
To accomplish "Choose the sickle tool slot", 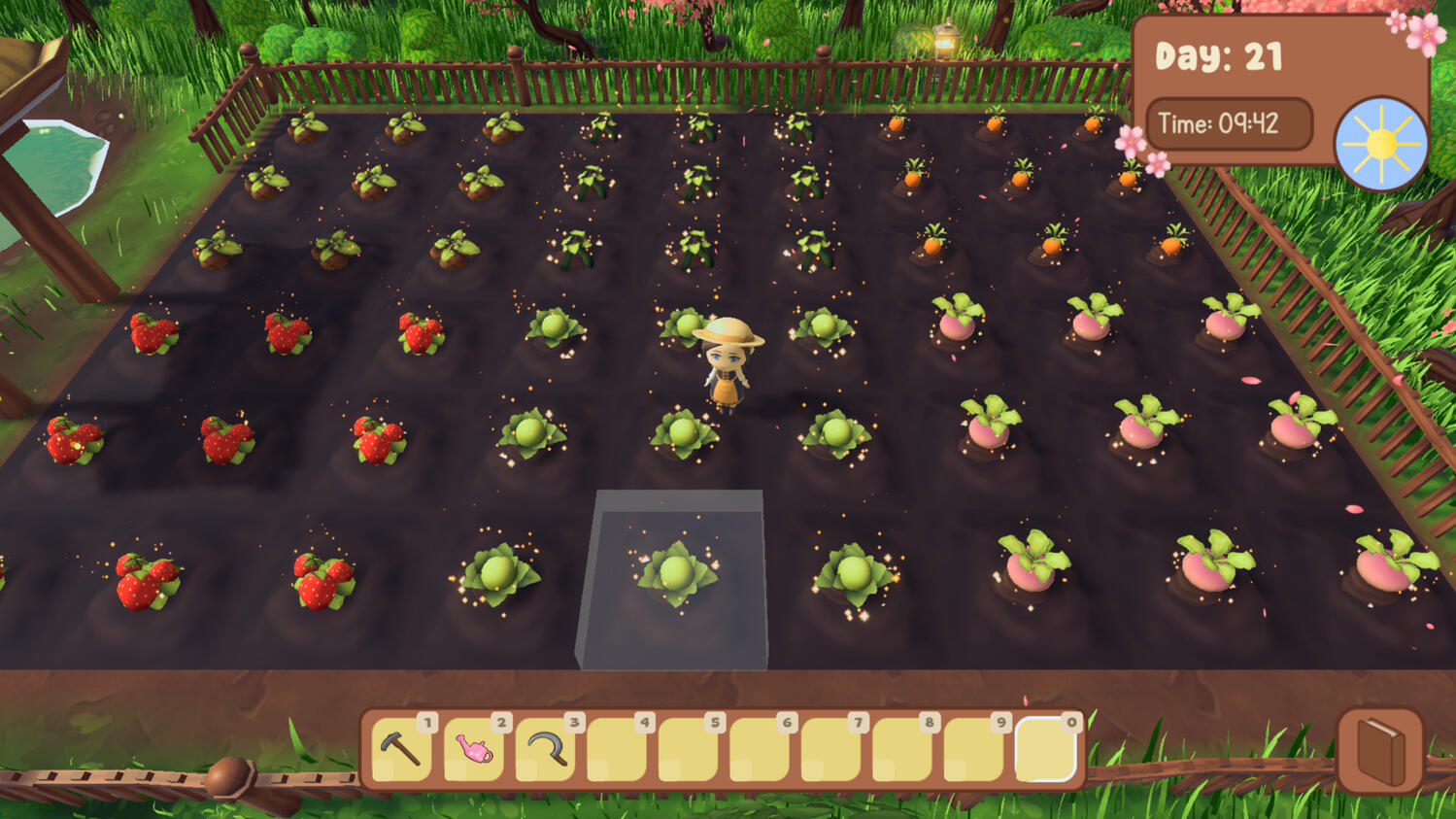I will (x=546, y=749).
